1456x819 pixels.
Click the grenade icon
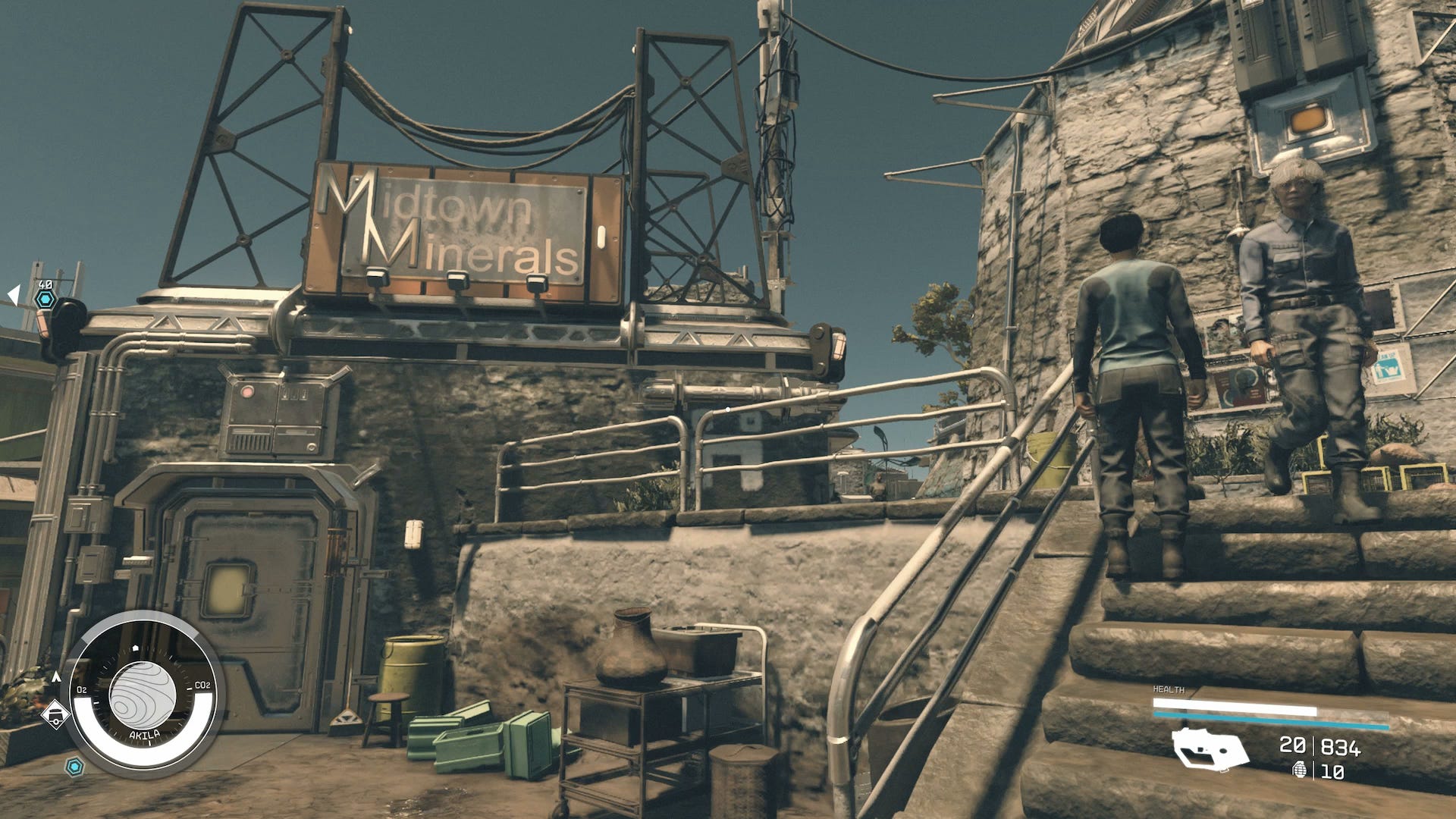click(1300, 771)
